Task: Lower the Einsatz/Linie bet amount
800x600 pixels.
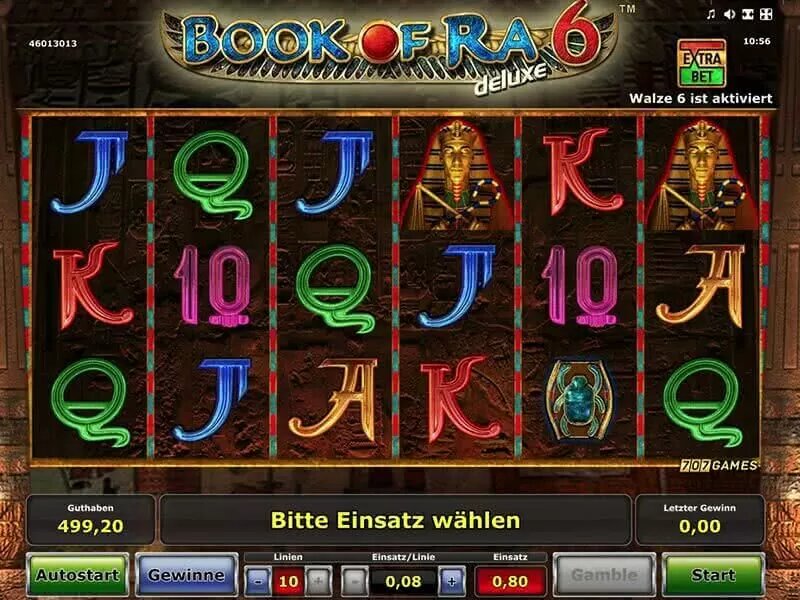Action: (x=355, y=581)
